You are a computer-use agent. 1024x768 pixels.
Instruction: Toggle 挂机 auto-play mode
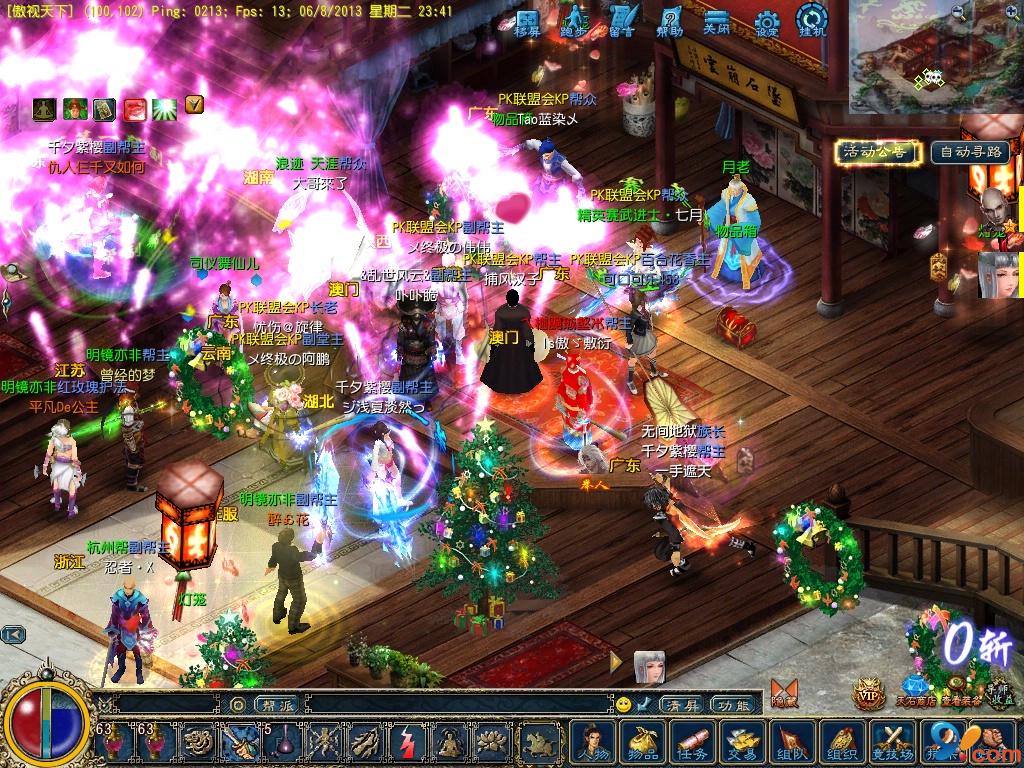point(812,20)
